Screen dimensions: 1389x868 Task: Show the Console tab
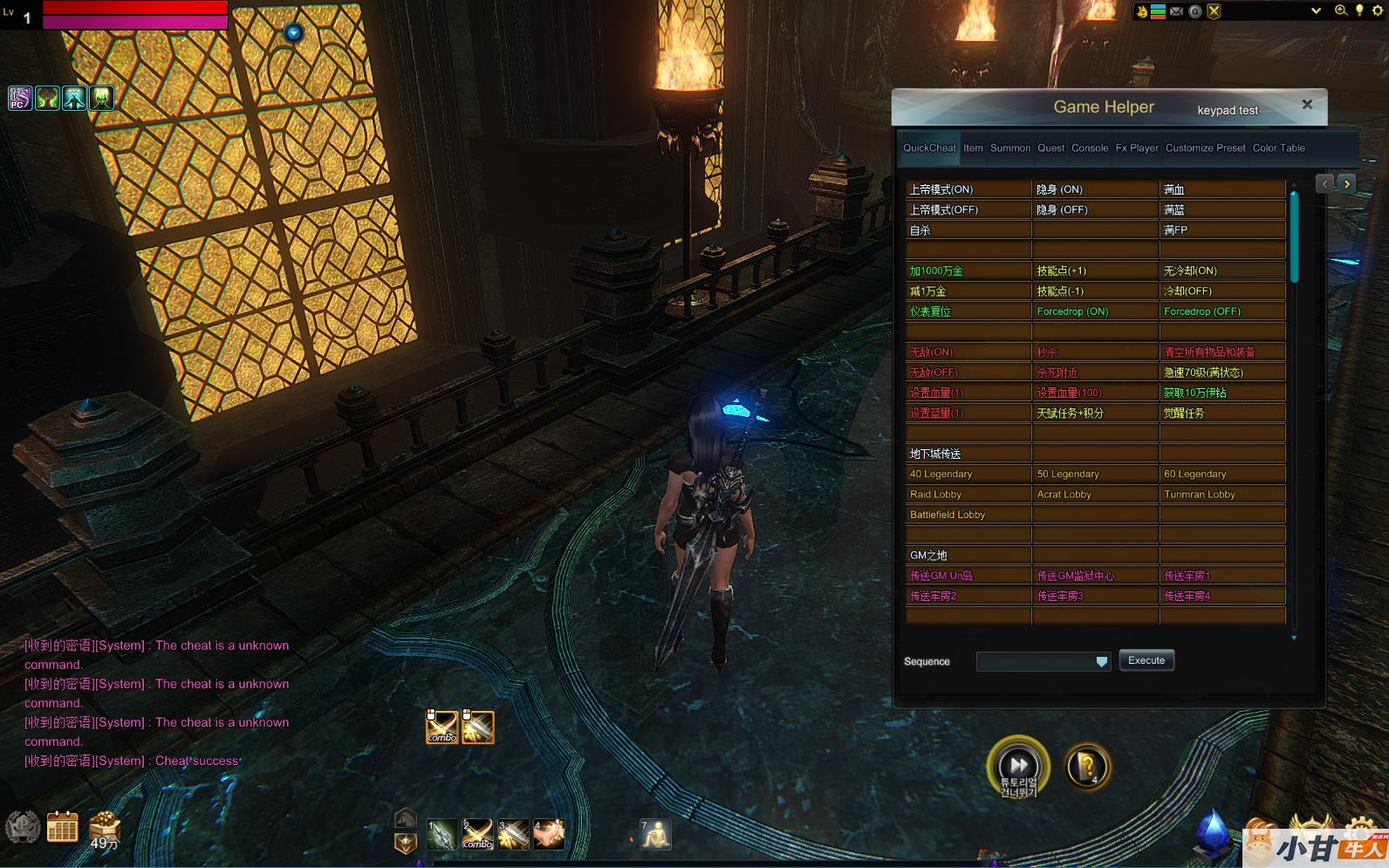(x=1090, y=148)
